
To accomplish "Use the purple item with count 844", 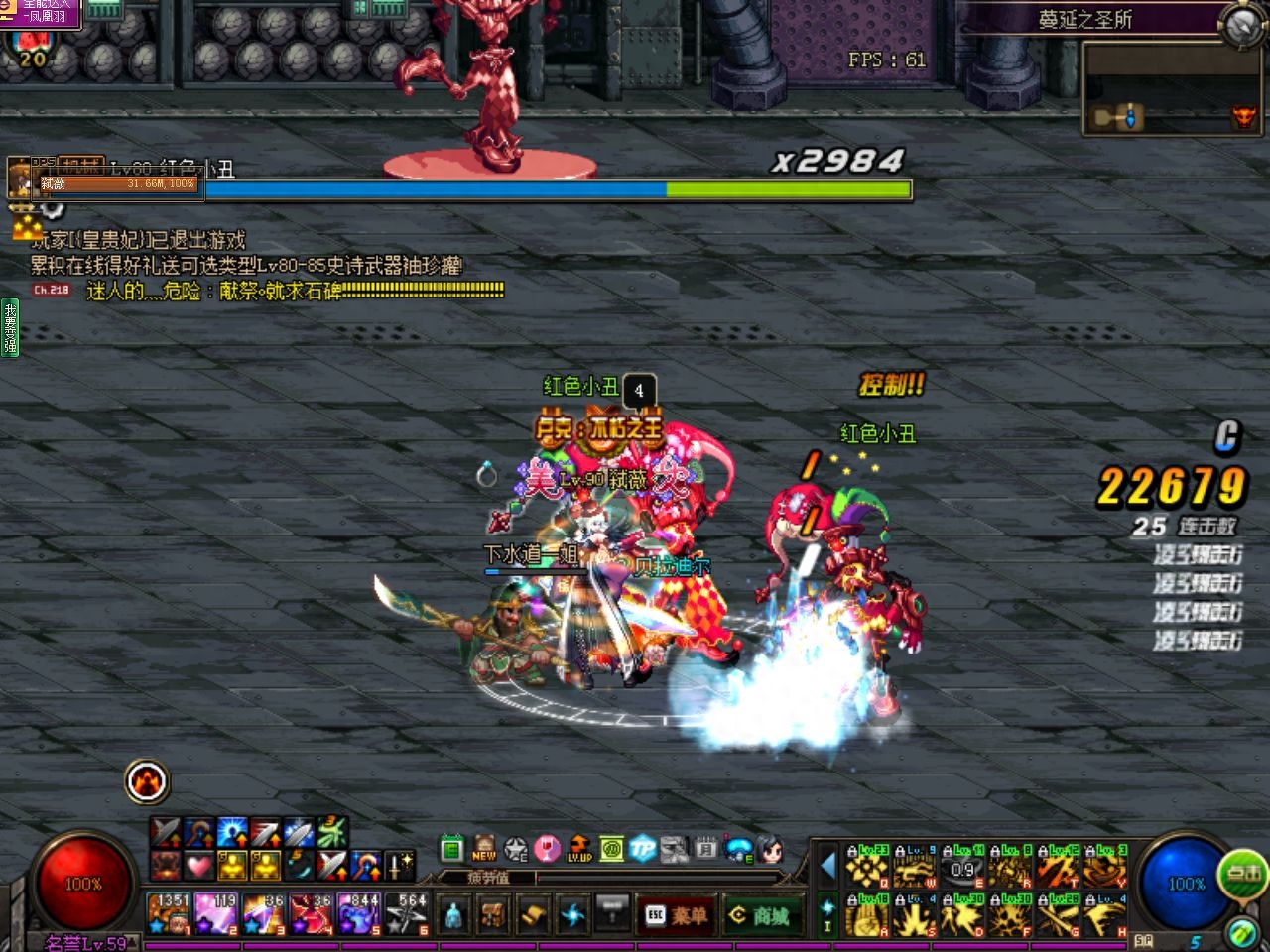I will click(359, 913).
